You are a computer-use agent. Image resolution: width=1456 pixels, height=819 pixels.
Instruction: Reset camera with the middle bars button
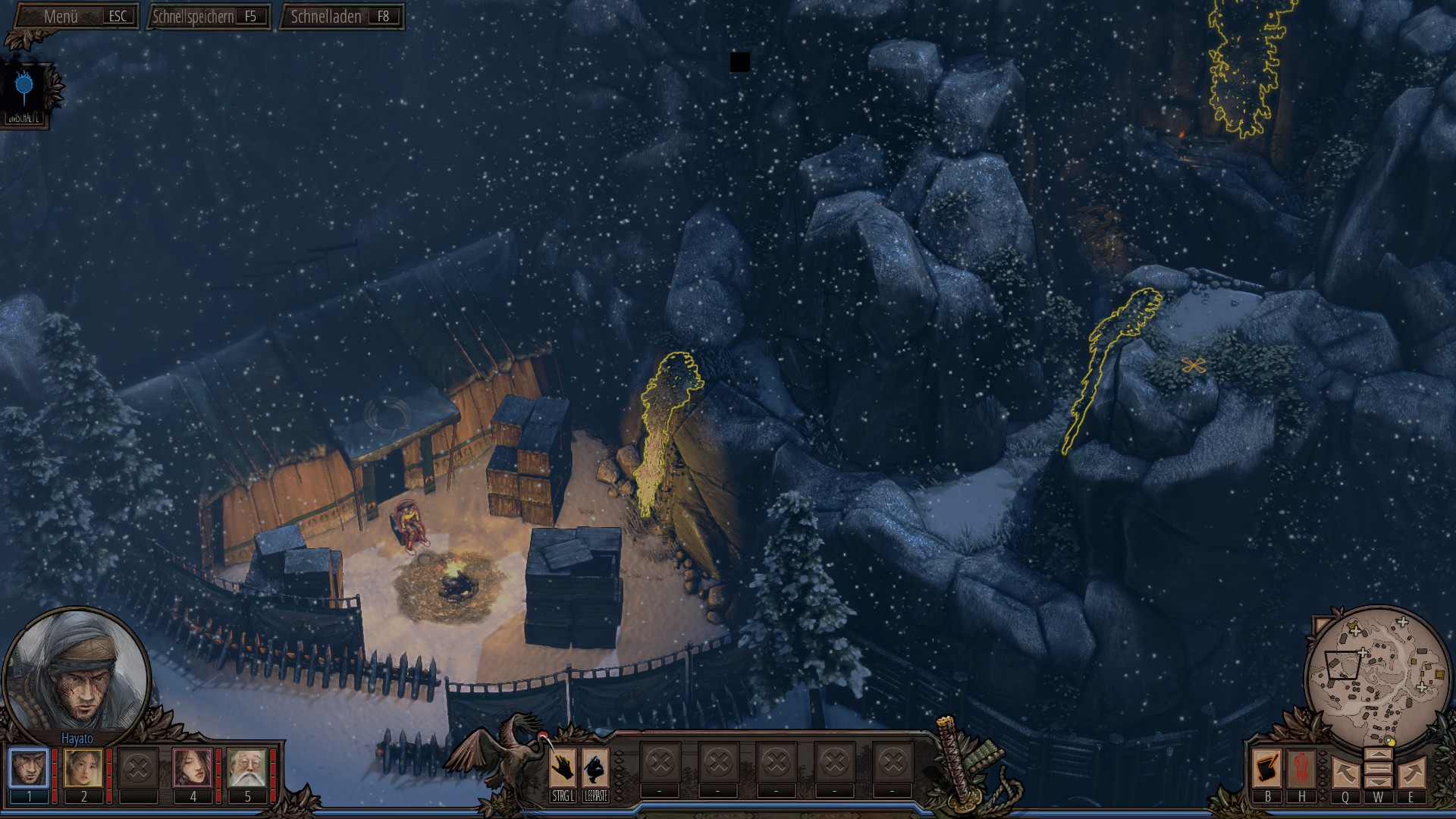point(1378,769)
